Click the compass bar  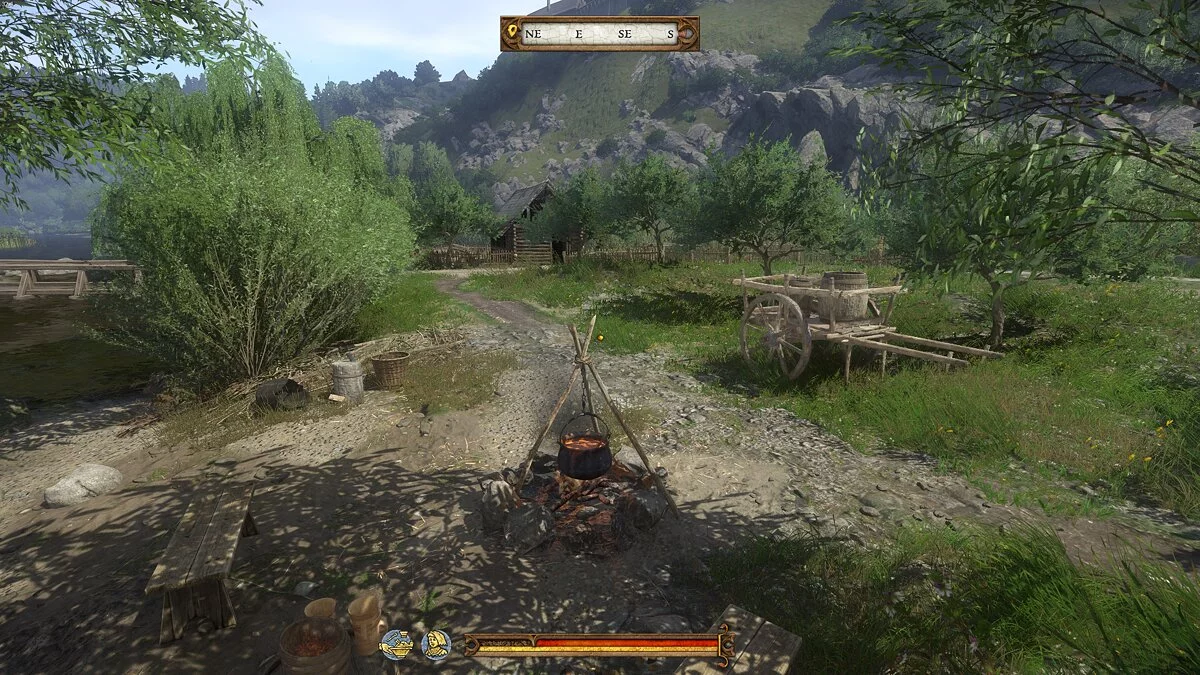coord(600,33)
